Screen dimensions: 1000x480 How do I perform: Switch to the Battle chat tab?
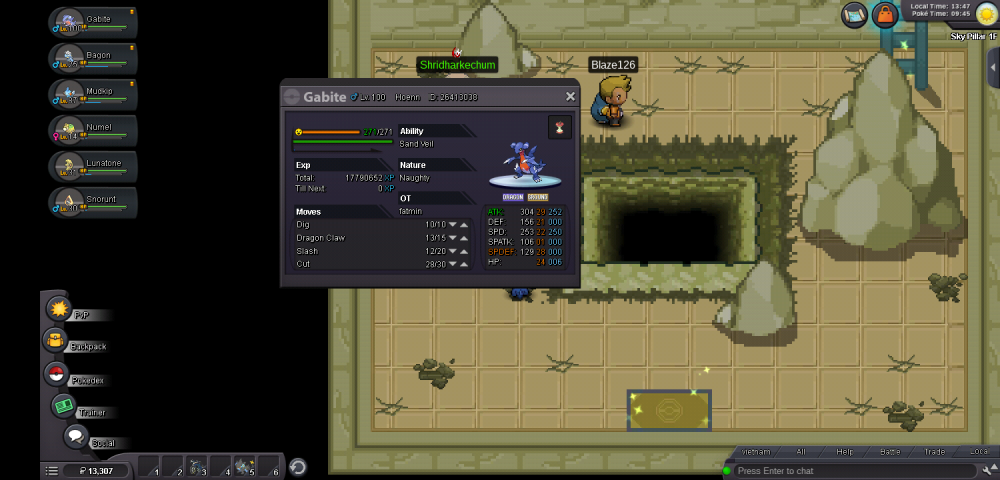(890, 452)
